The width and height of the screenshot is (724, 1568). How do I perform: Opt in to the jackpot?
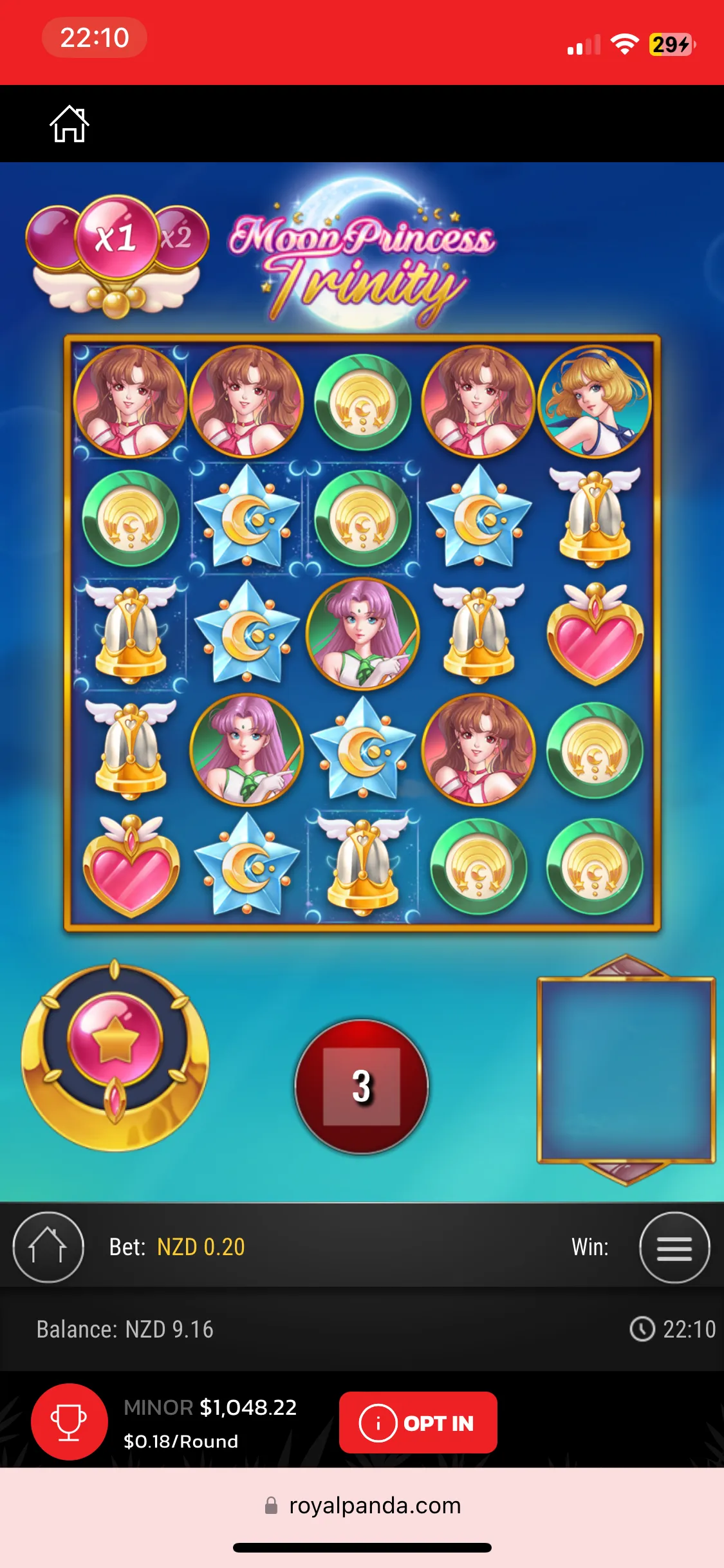point(418,1423)
